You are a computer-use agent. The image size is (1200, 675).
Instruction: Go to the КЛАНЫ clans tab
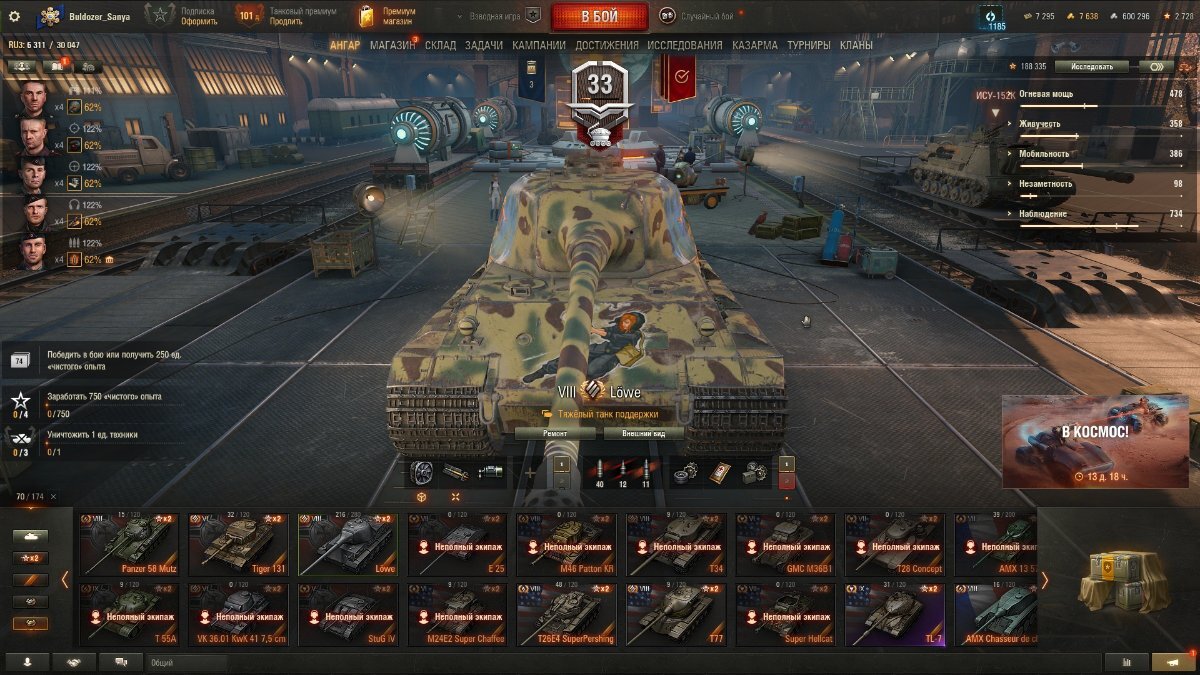856,45
